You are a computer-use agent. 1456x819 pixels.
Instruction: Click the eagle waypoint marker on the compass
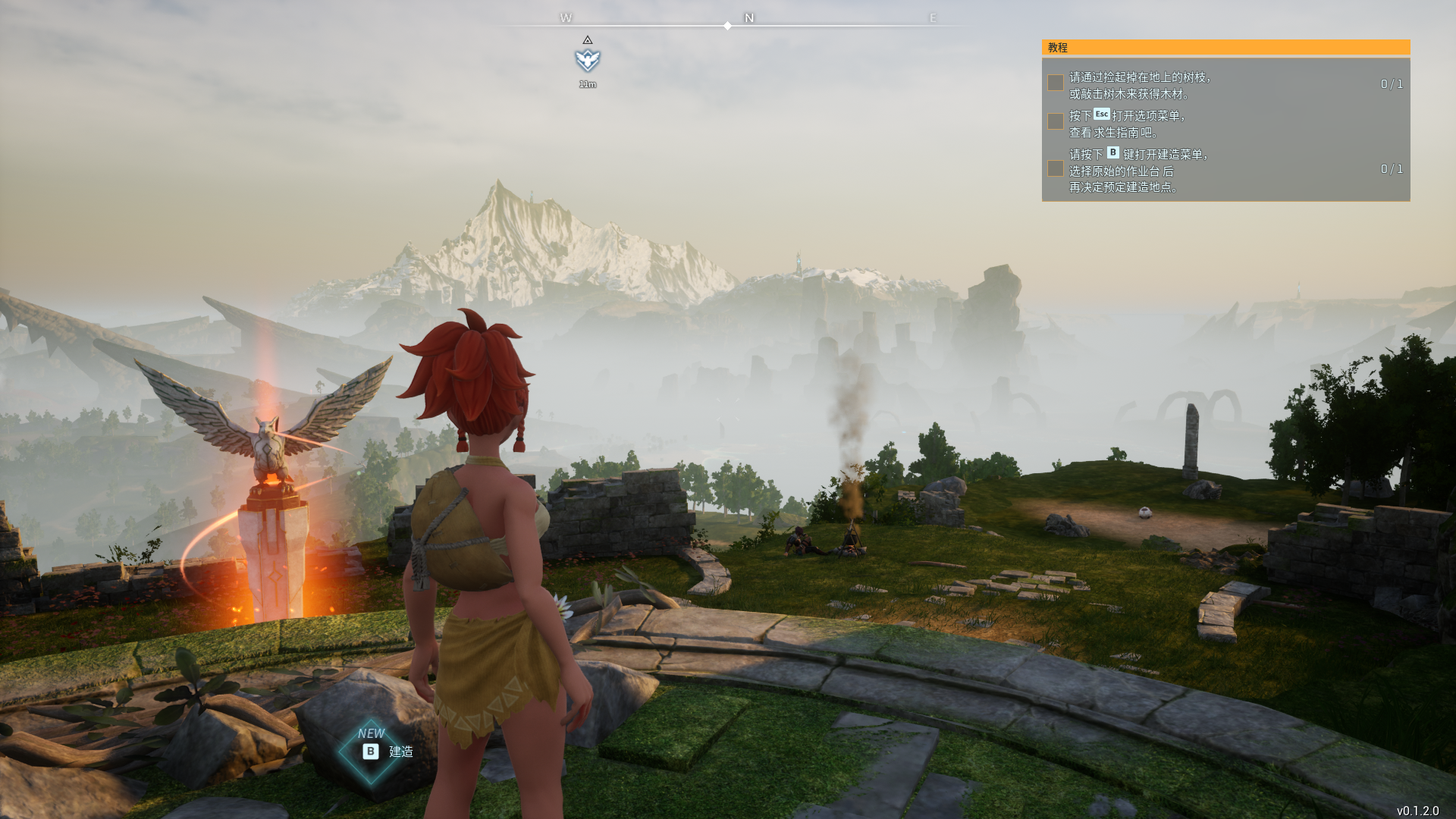[588, 60]
